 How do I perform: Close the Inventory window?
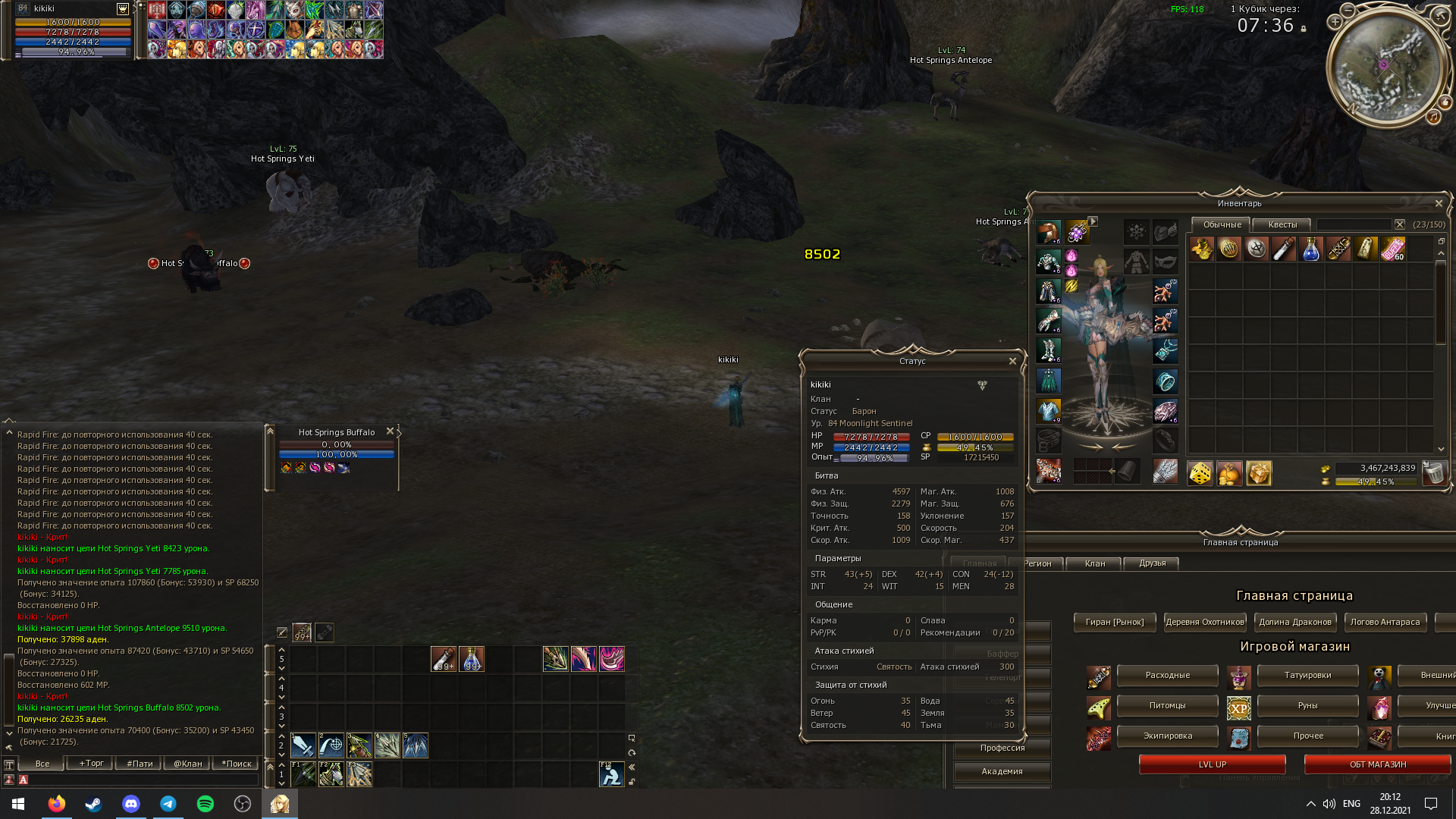click(x=1439, y=203)
